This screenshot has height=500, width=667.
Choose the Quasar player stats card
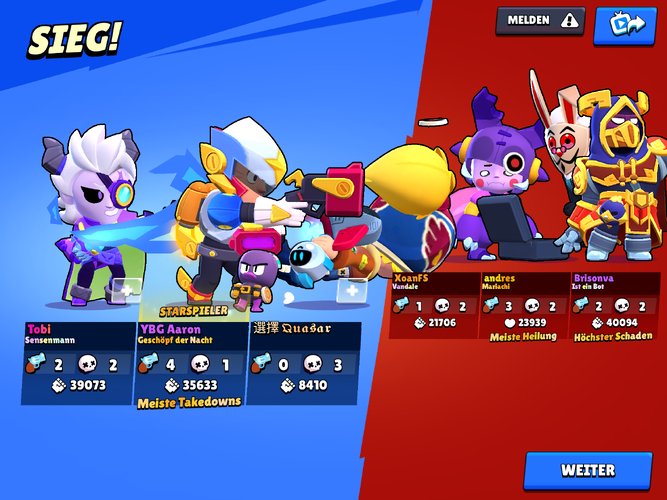[303, 360]
